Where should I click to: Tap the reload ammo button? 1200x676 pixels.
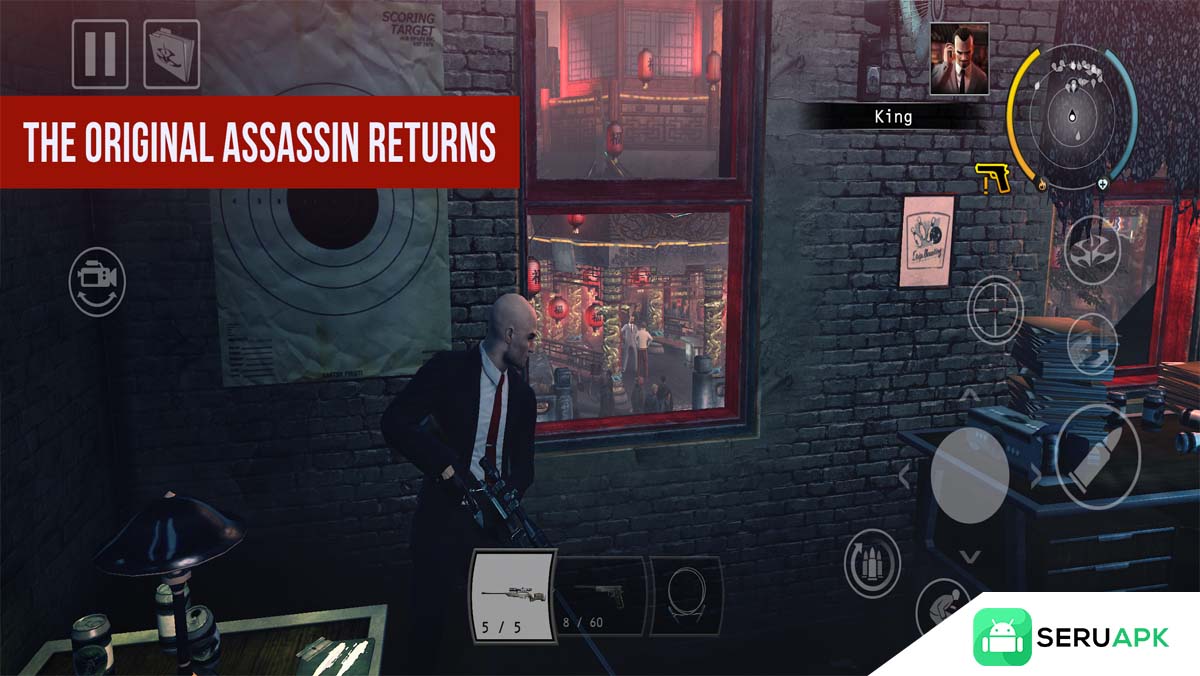point(872,564)
